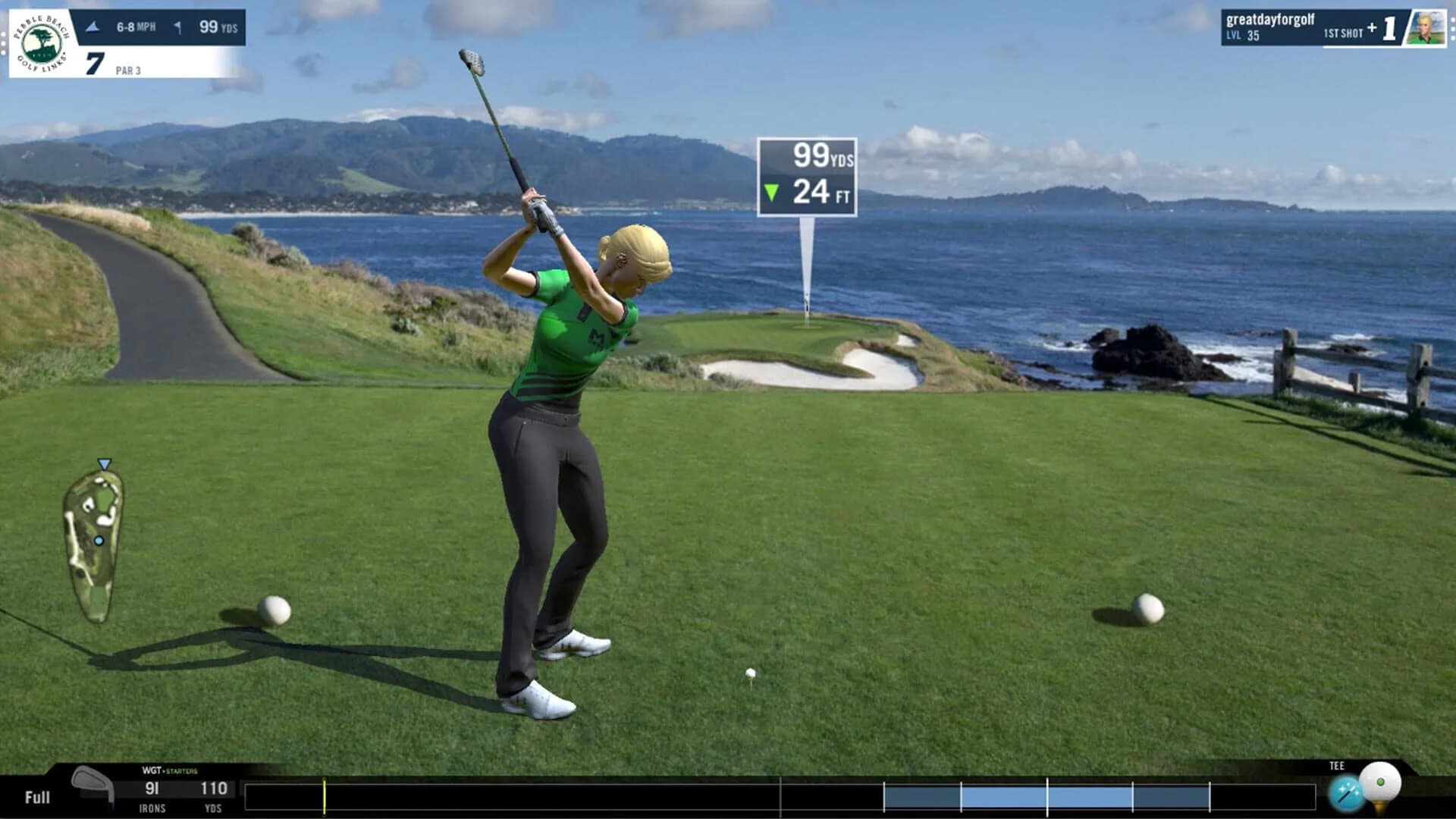
Task: Select the green distance marker arrow
Action: click(773, 191)
